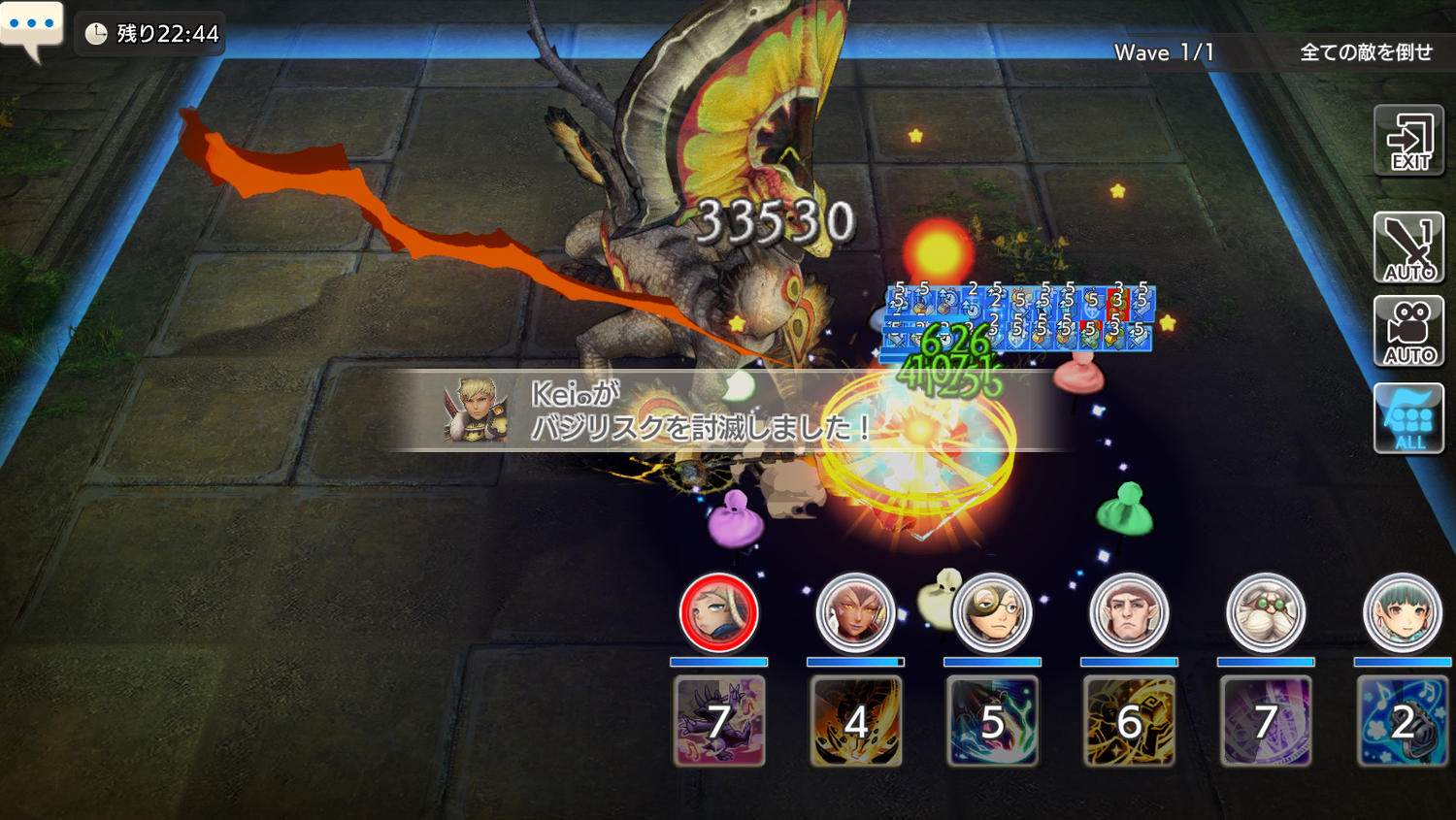Screen dimensions: 1456x820
Task: Use the fiery skill card numbered 4
Action: pyautogui.click(x=856, y=721)
